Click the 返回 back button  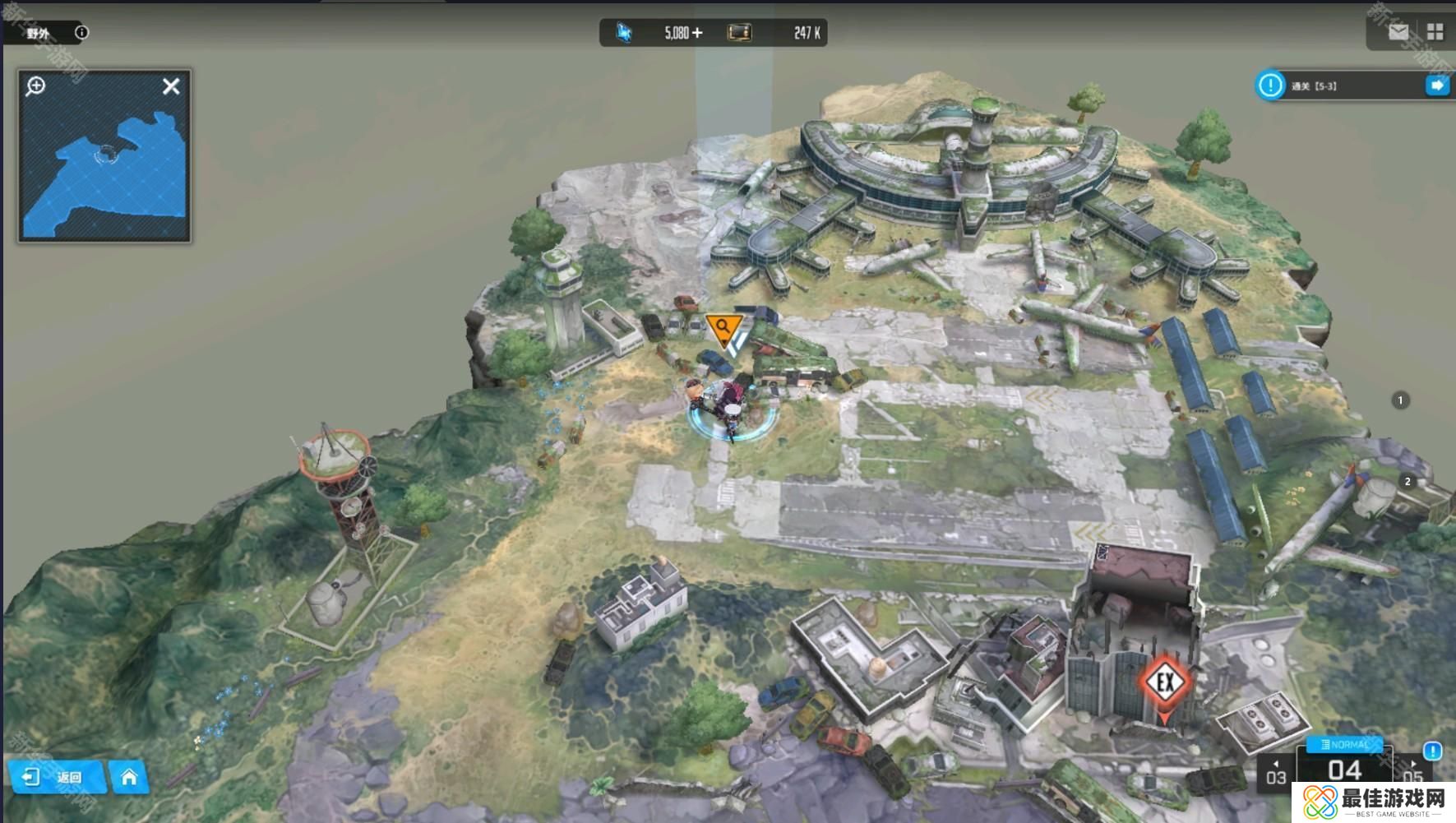[56, 777]
